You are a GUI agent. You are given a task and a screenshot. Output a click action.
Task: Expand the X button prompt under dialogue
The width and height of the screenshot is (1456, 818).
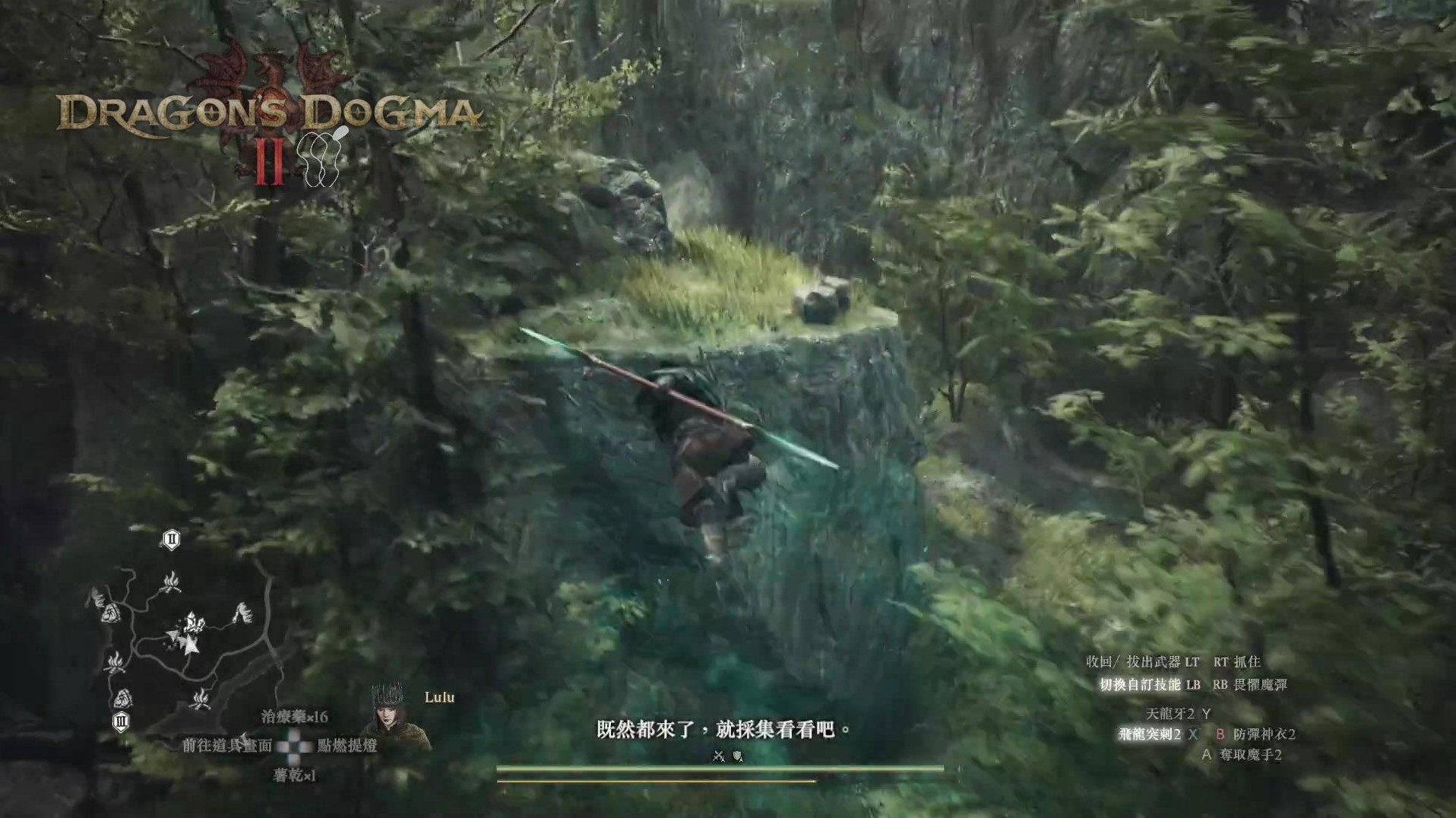[x=717, y=756]
